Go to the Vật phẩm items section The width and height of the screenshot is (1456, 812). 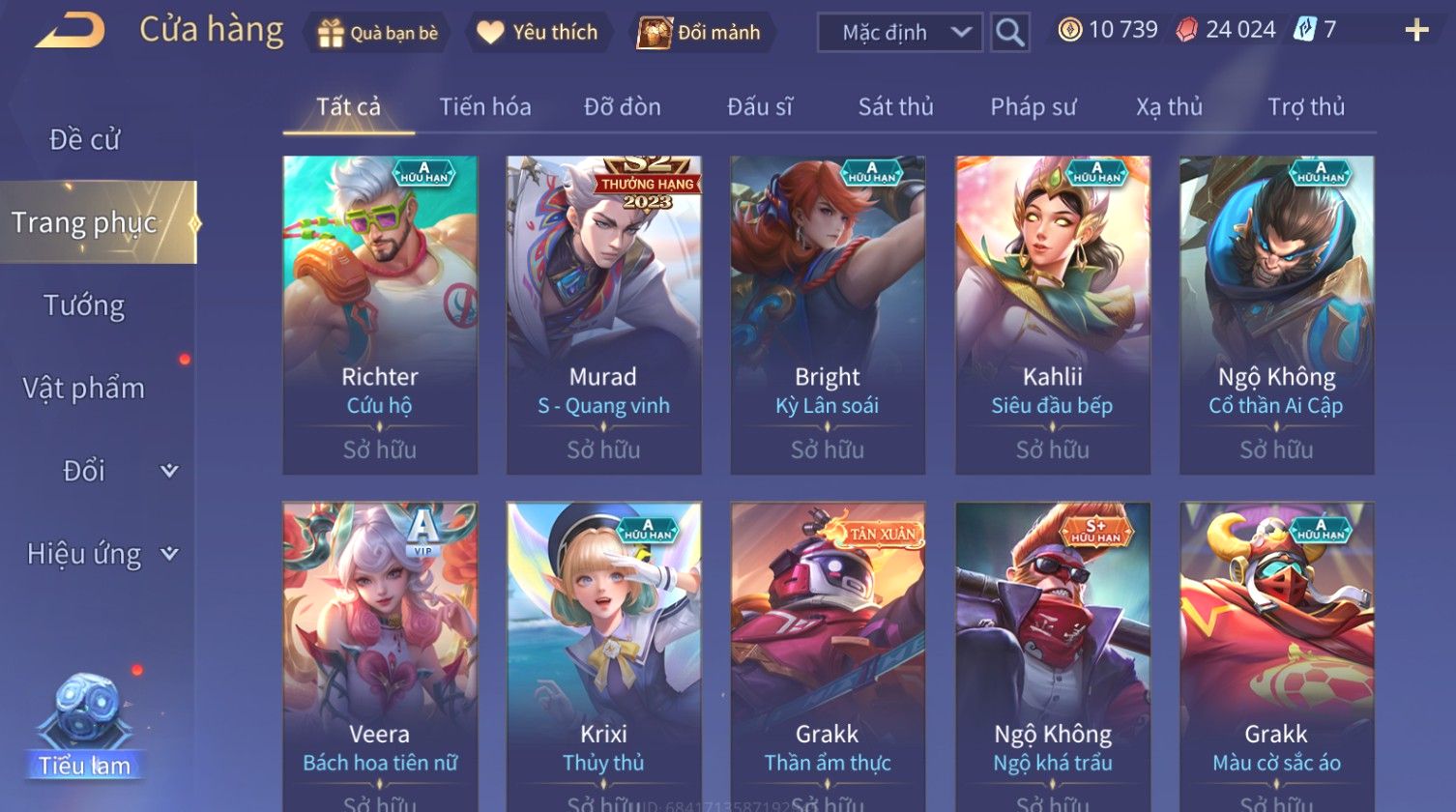pyautogui.click(x=85, y=389)
